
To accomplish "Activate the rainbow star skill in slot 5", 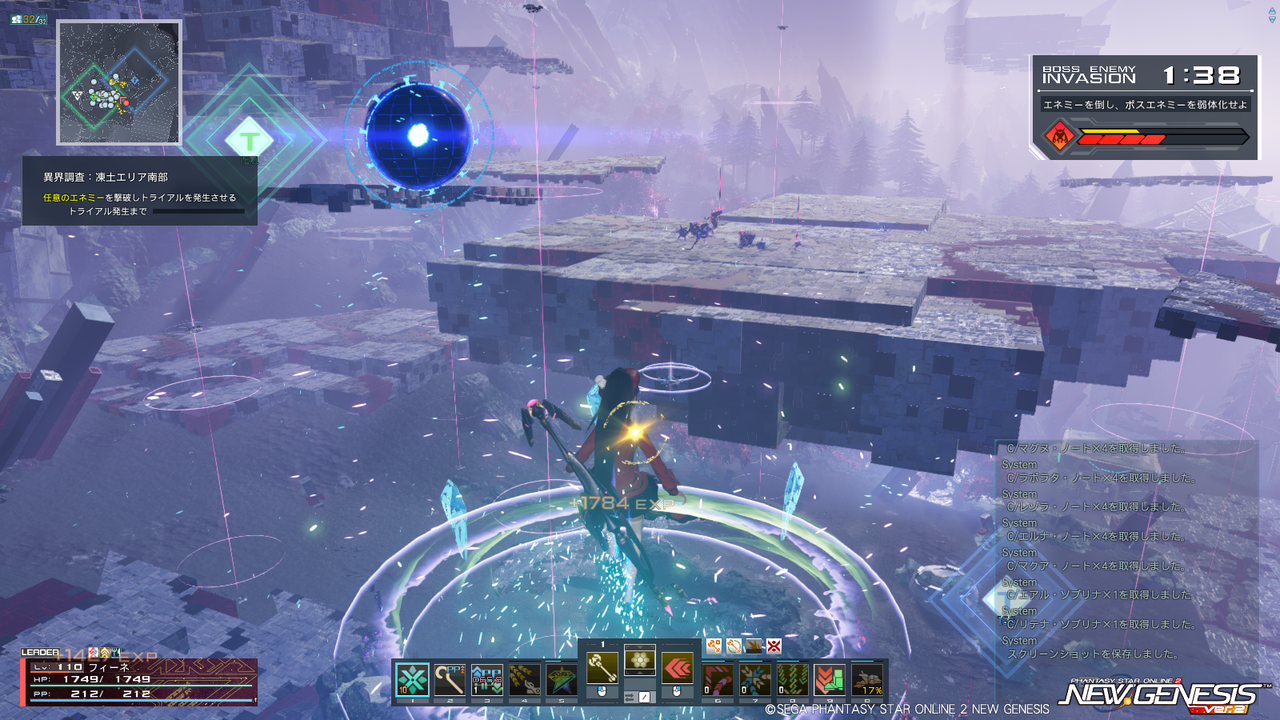I will point(561,679).
